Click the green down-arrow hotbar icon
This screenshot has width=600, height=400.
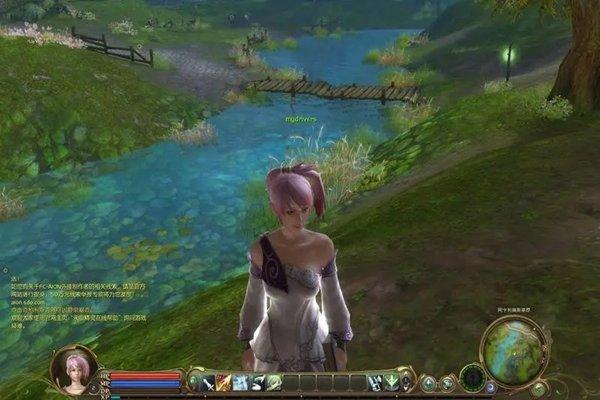coord(391,382)
